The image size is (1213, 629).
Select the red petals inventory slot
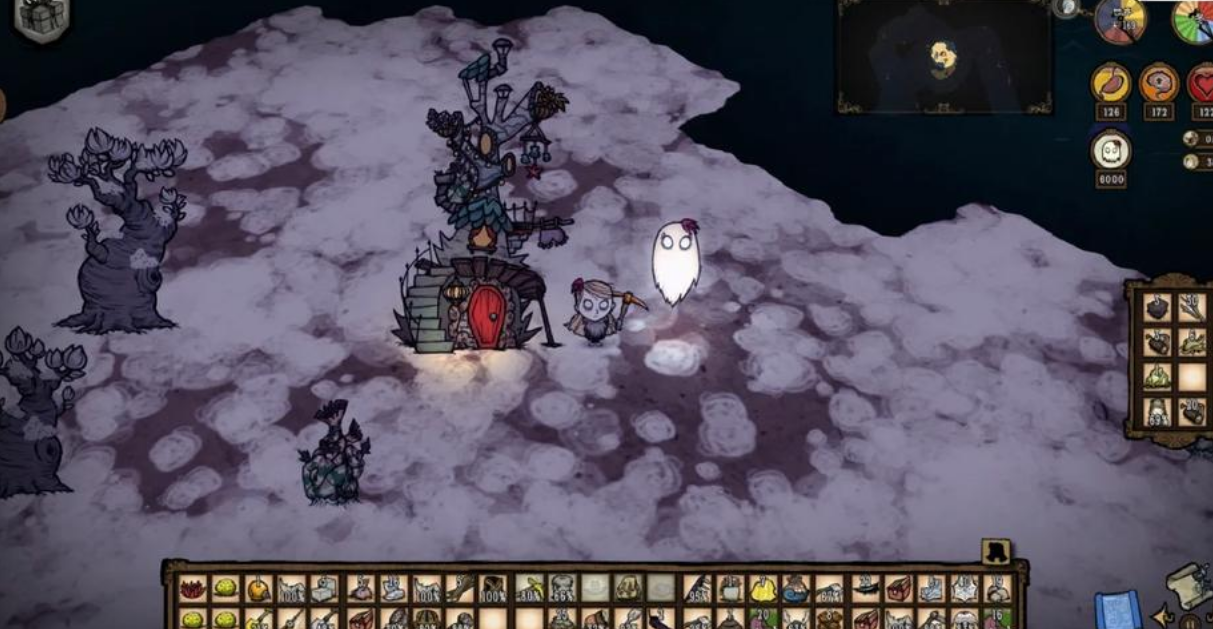tap(191, 589)
